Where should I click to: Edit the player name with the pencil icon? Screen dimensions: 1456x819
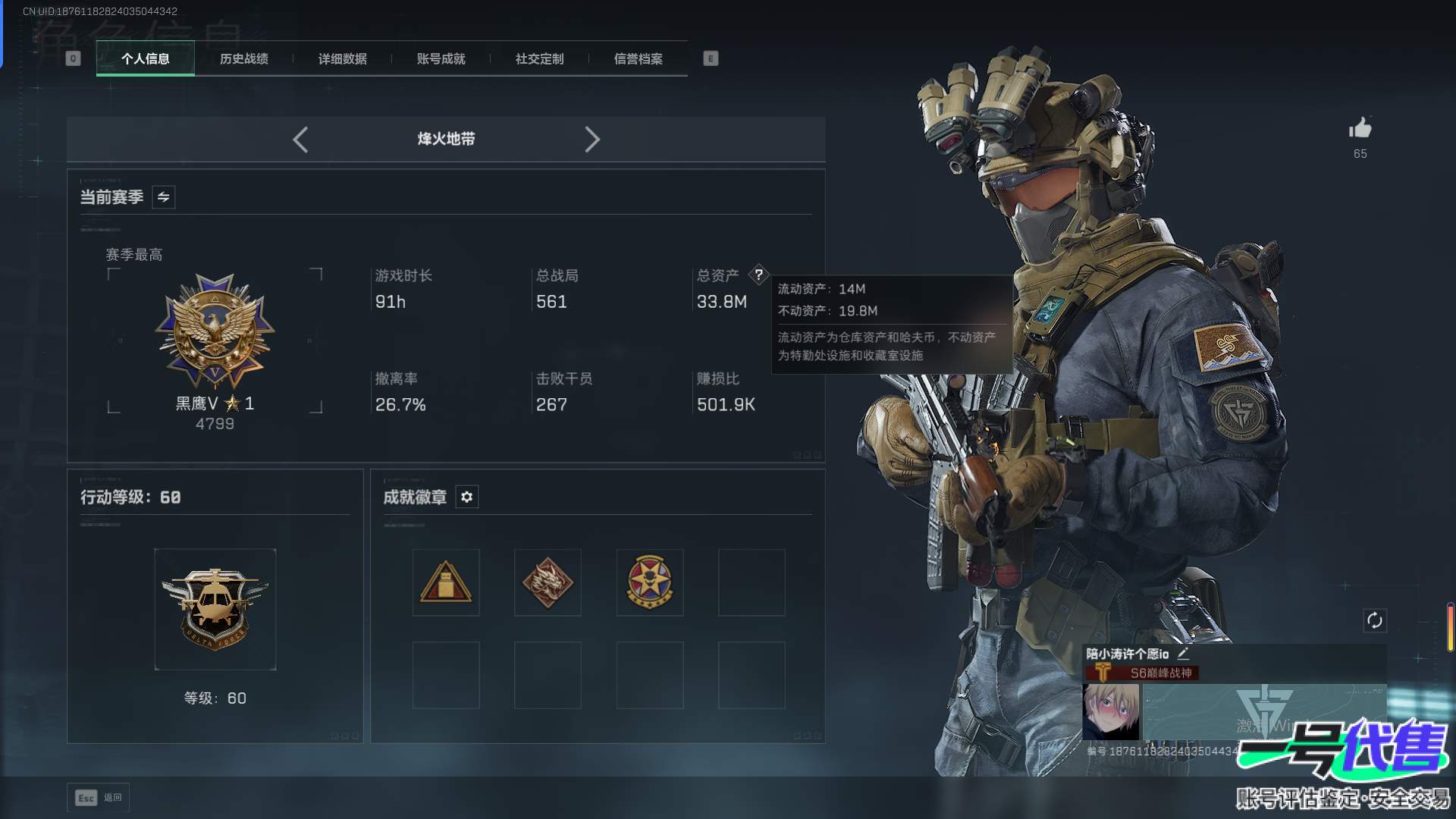coord(1183,653)
